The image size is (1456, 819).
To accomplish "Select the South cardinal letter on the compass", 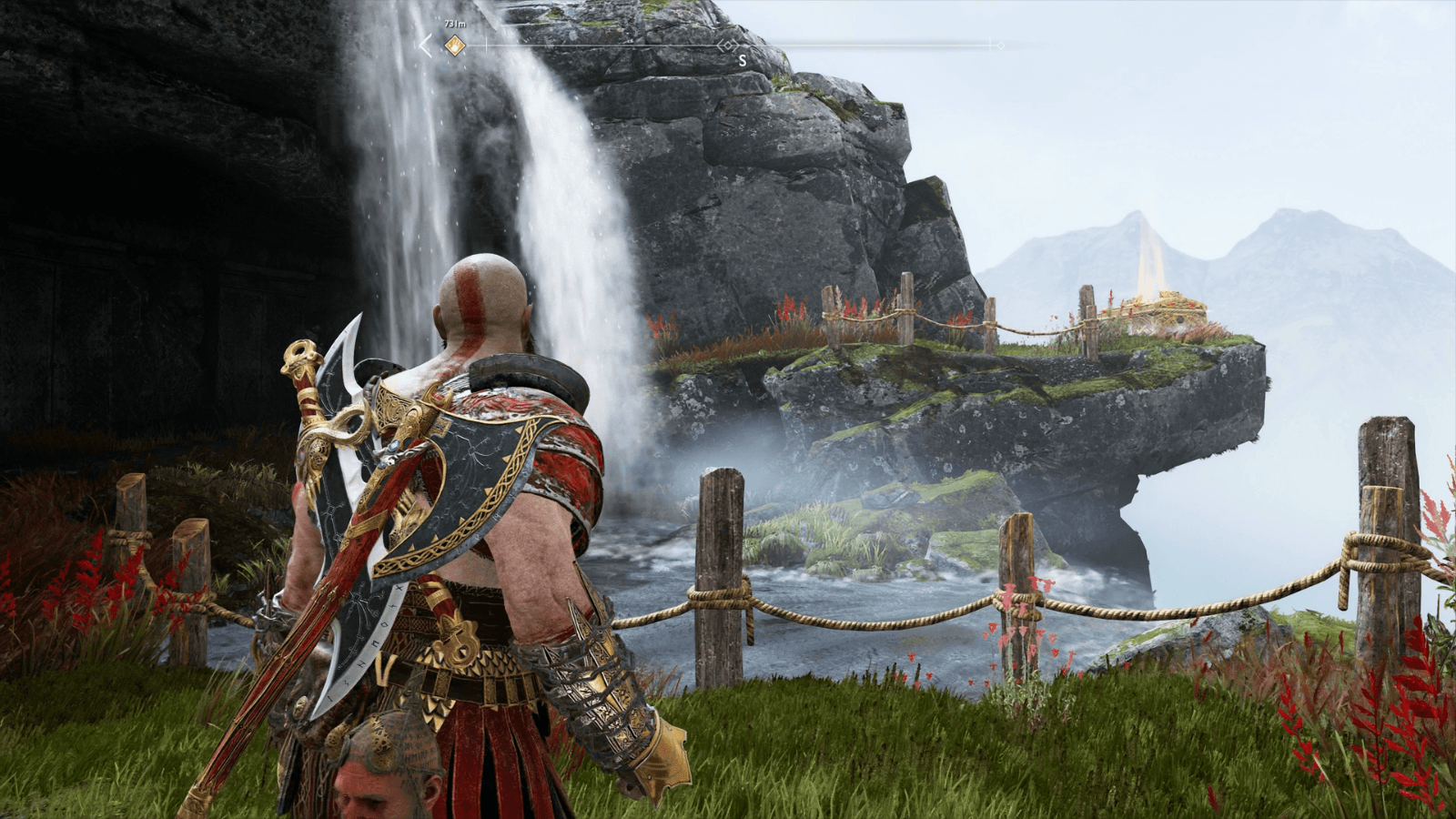I will 742,58.
